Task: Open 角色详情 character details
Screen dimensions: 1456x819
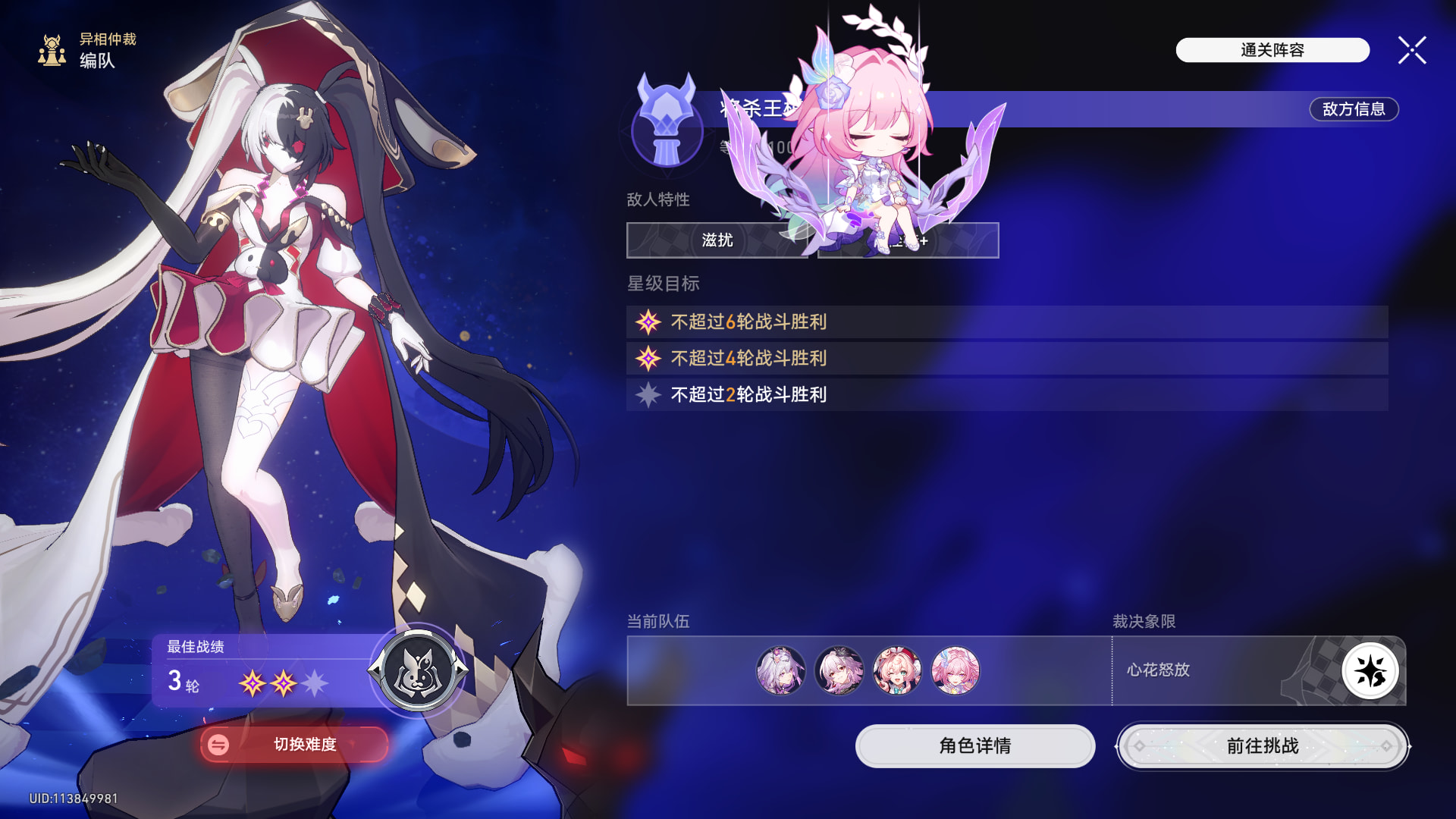Action: 974,746
